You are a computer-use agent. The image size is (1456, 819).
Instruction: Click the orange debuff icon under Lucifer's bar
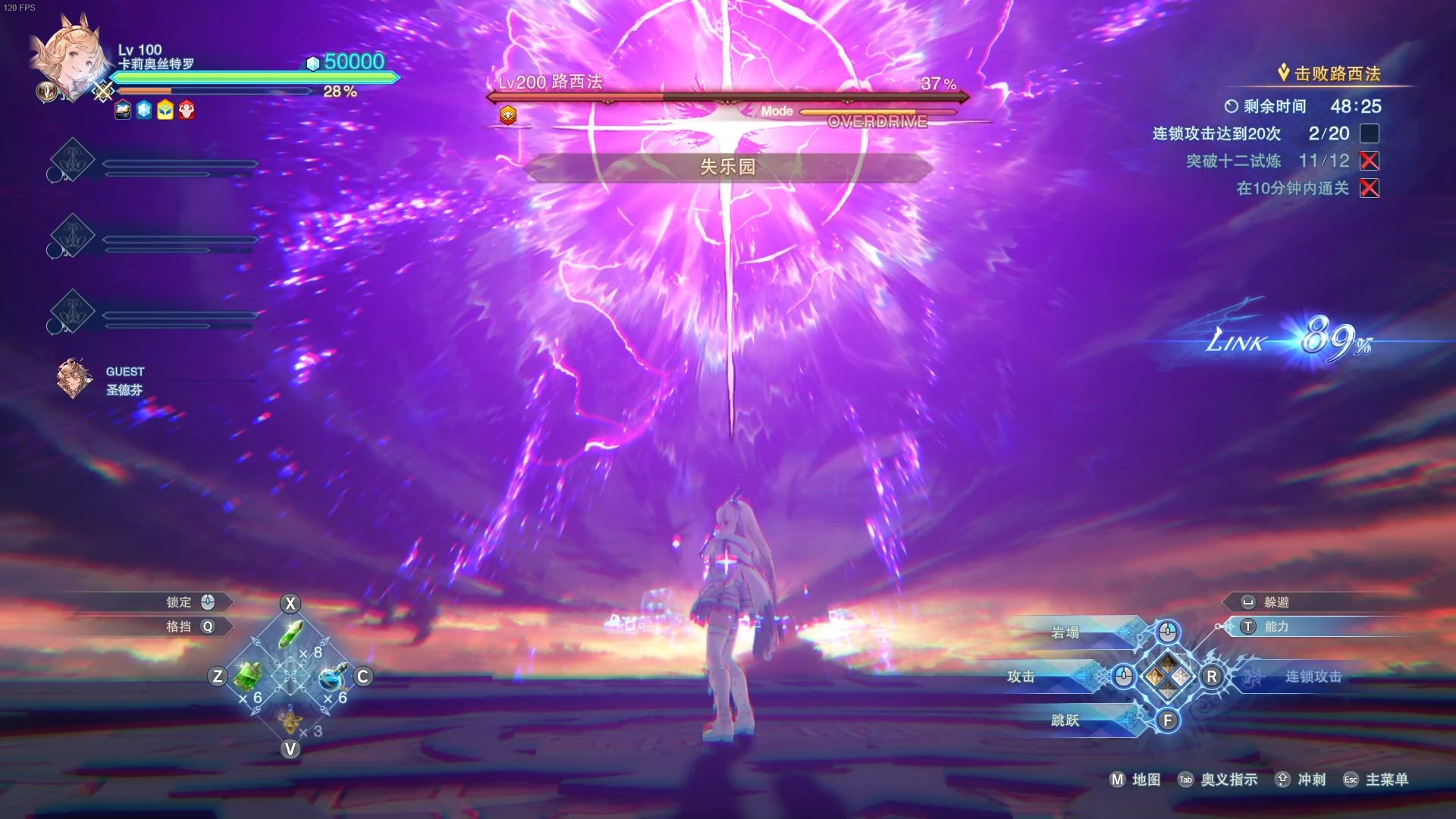point(508,115)
